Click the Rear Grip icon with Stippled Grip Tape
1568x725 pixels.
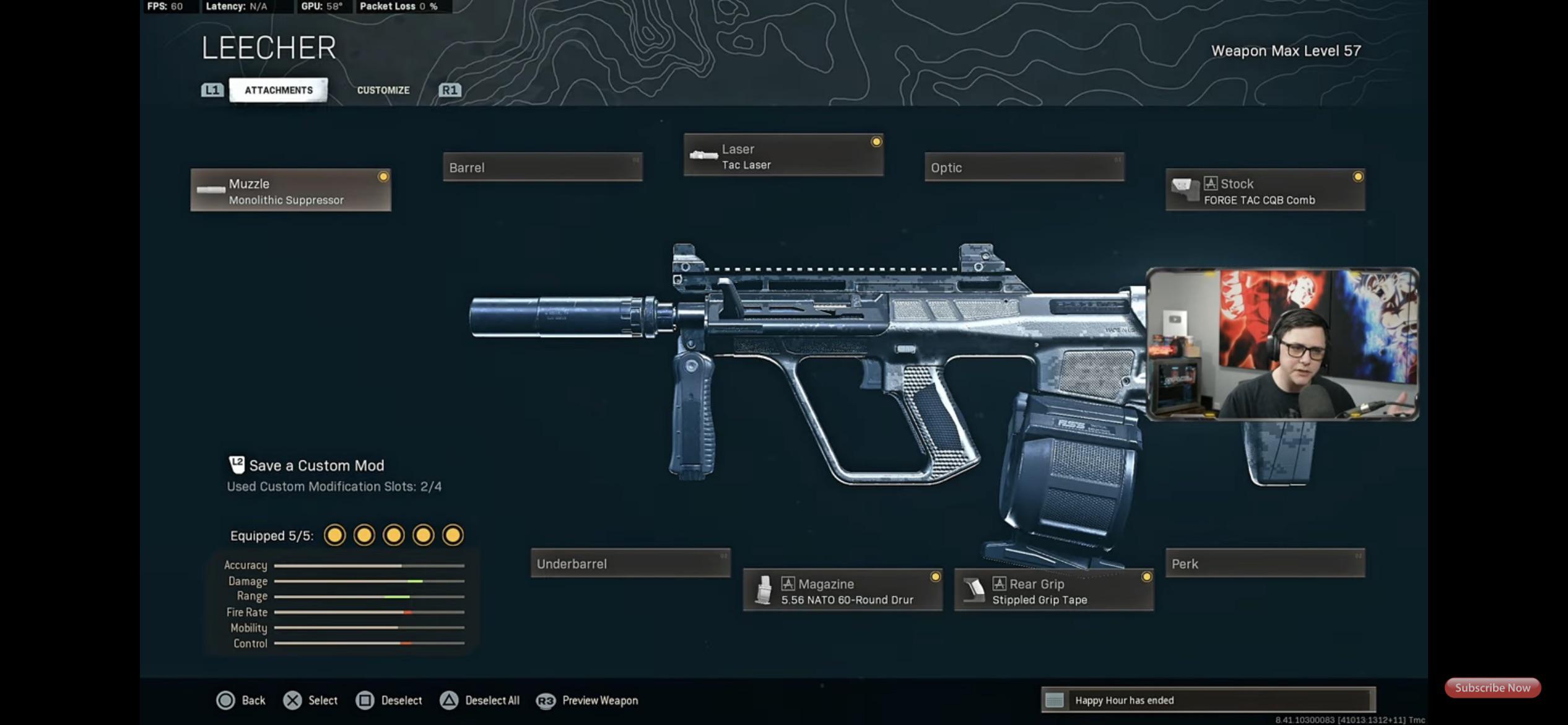click(x=974, y=589)
